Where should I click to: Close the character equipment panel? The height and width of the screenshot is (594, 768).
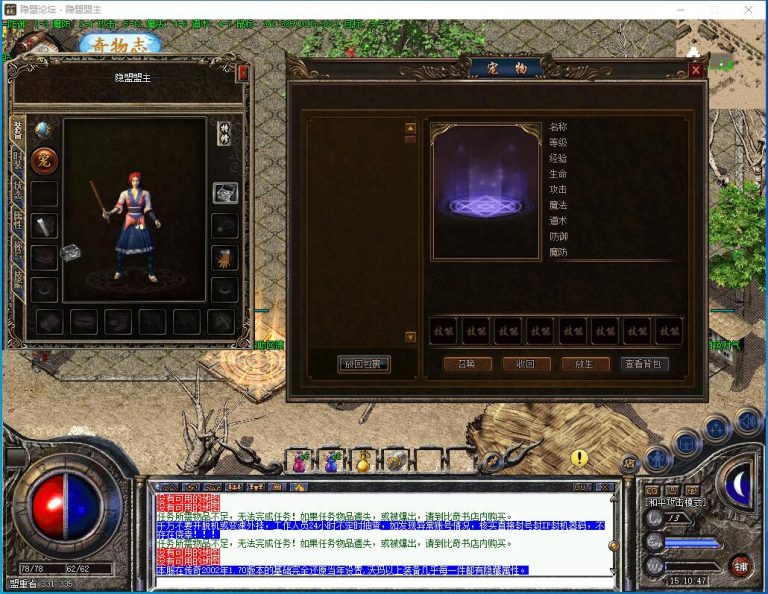coord(242,73)
